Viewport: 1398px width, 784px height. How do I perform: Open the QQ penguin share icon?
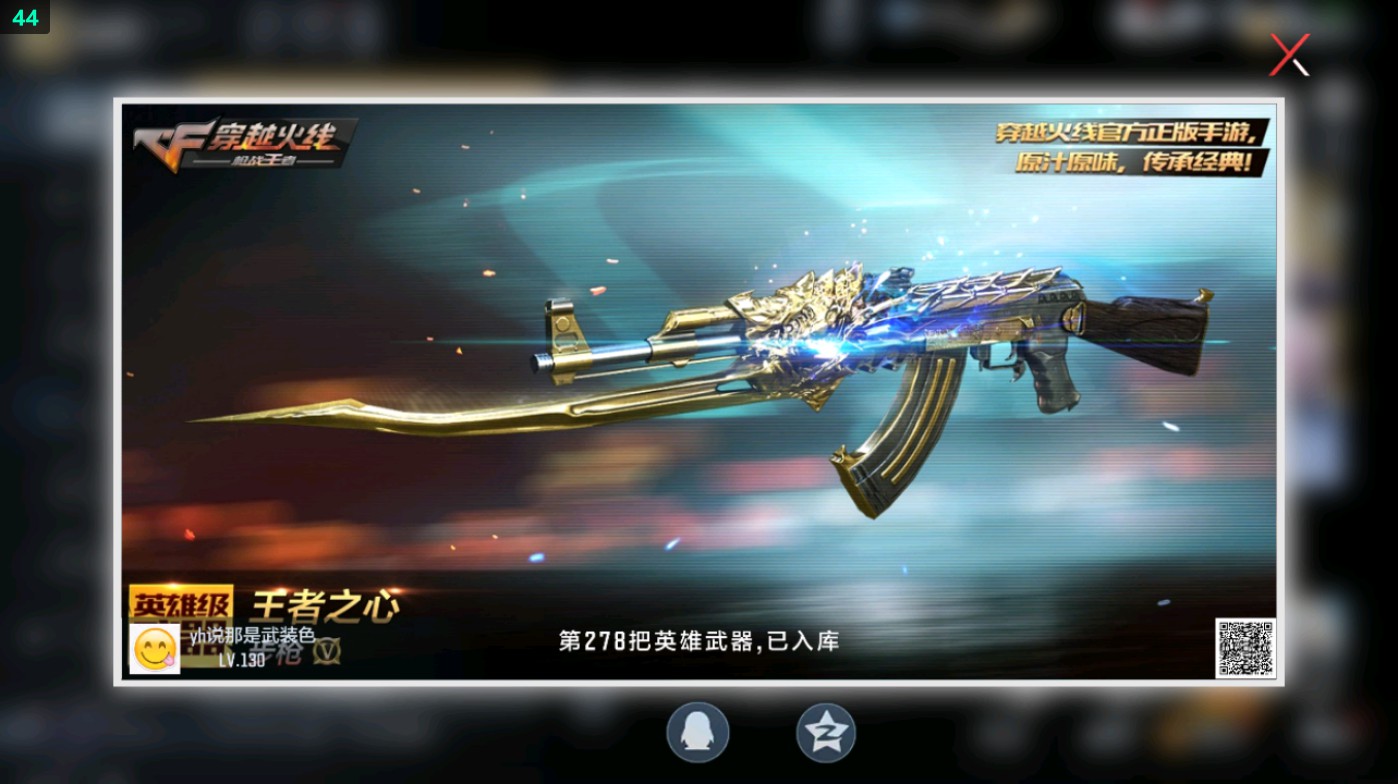(697, 732)
